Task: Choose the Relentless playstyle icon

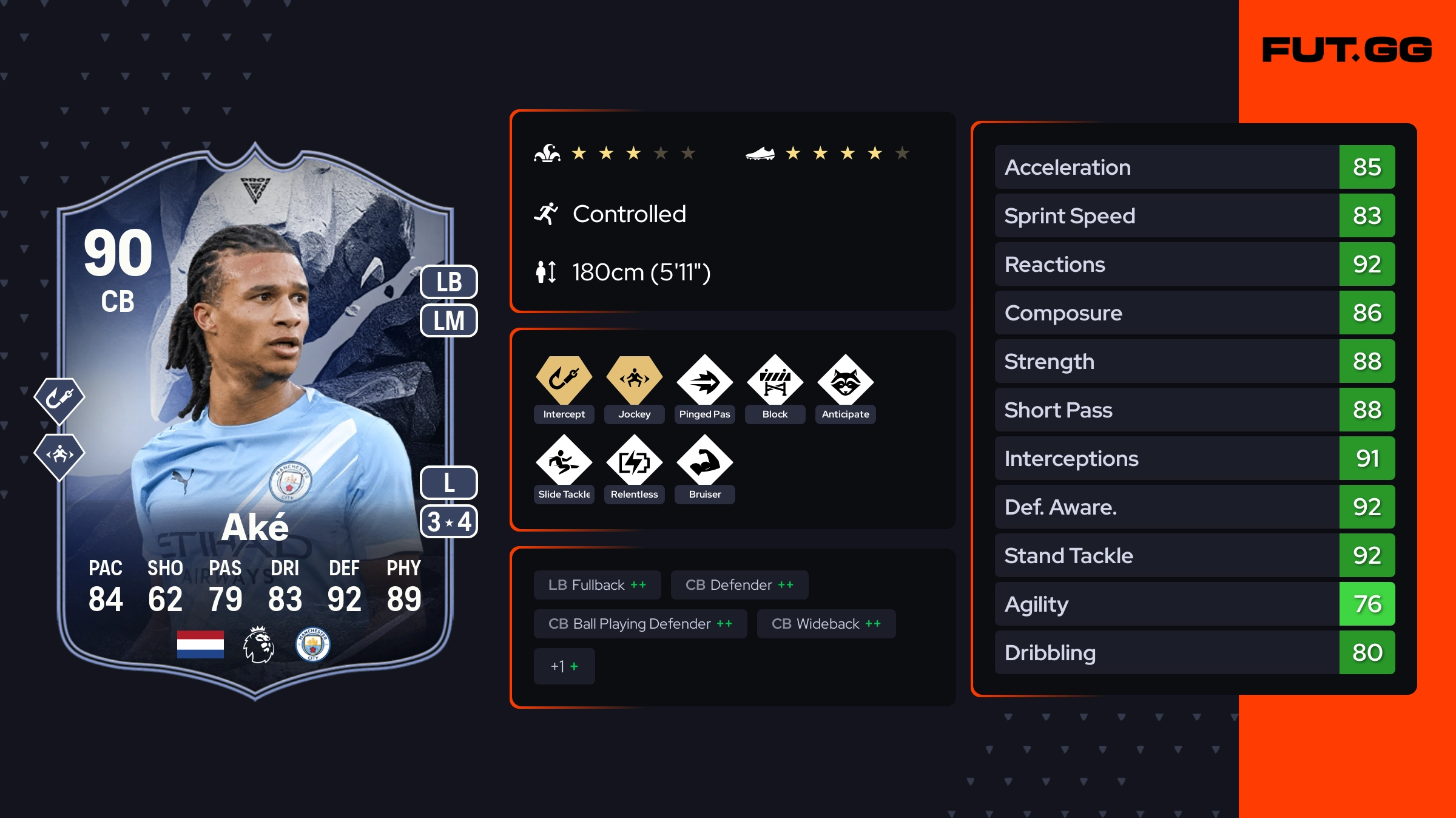Action: point(634,461)
